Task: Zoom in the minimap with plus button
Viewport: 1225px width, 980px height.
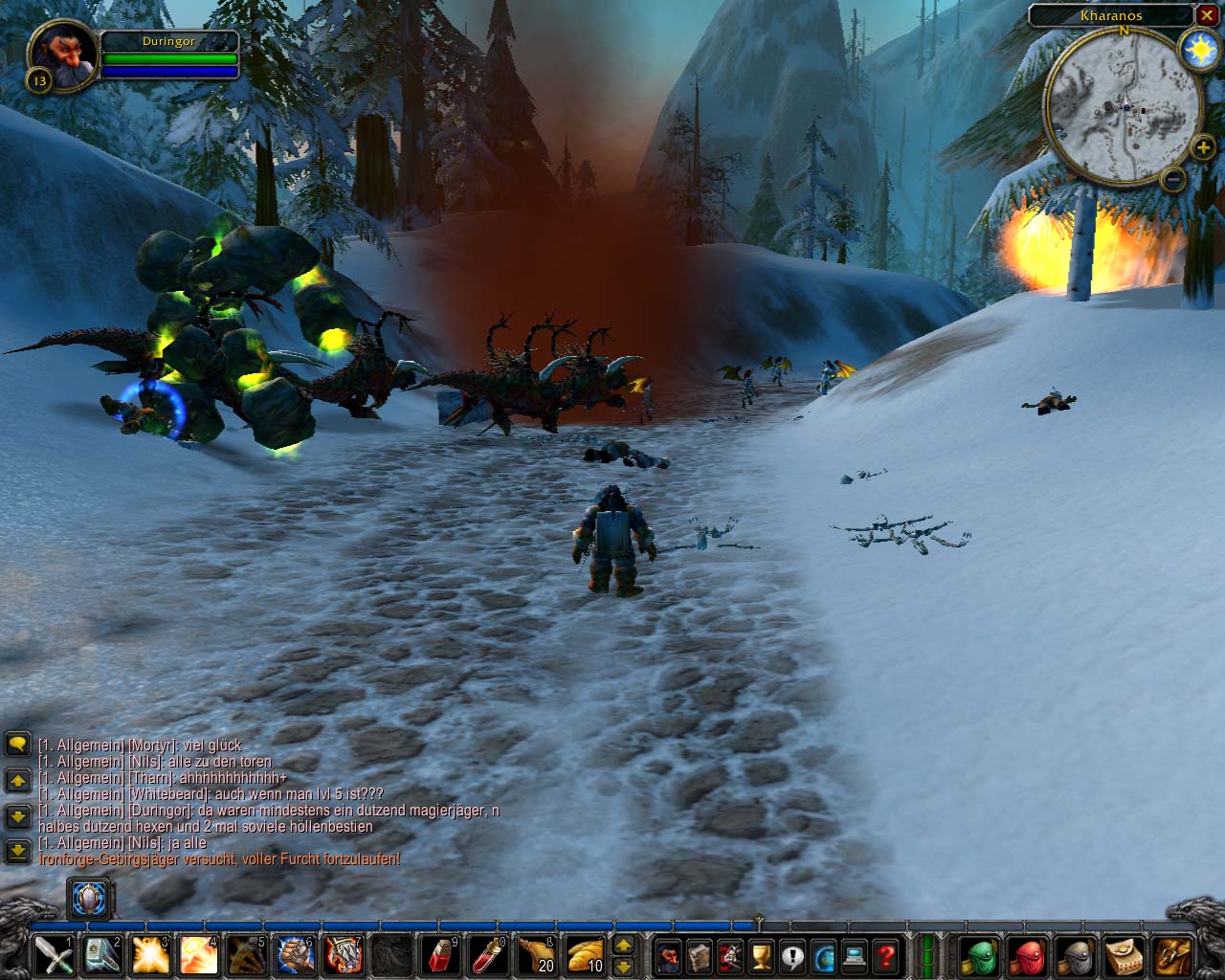Action: pos(1203,147)
